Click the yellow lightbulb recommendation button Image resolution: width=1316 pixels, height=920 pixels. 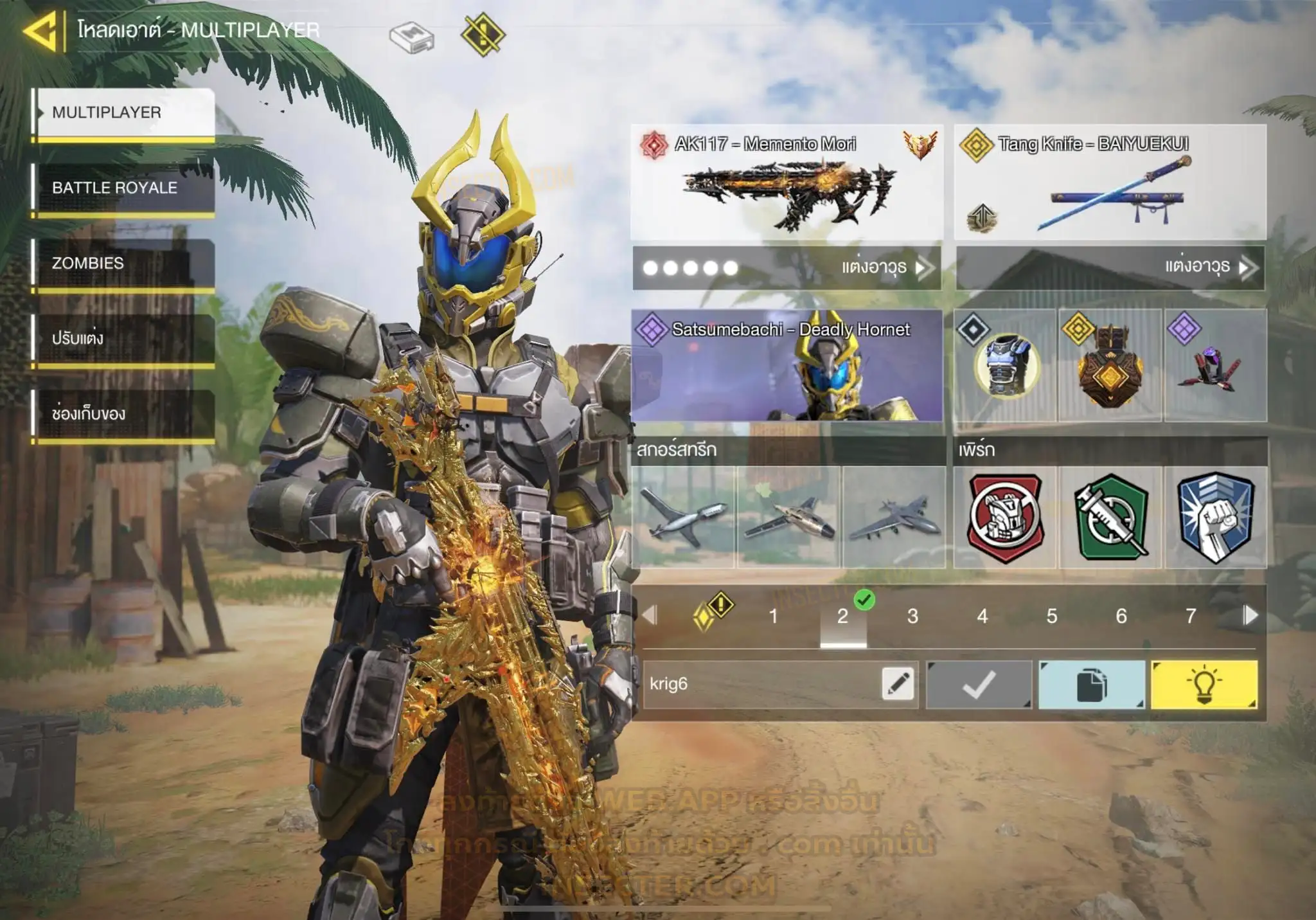1204,685
